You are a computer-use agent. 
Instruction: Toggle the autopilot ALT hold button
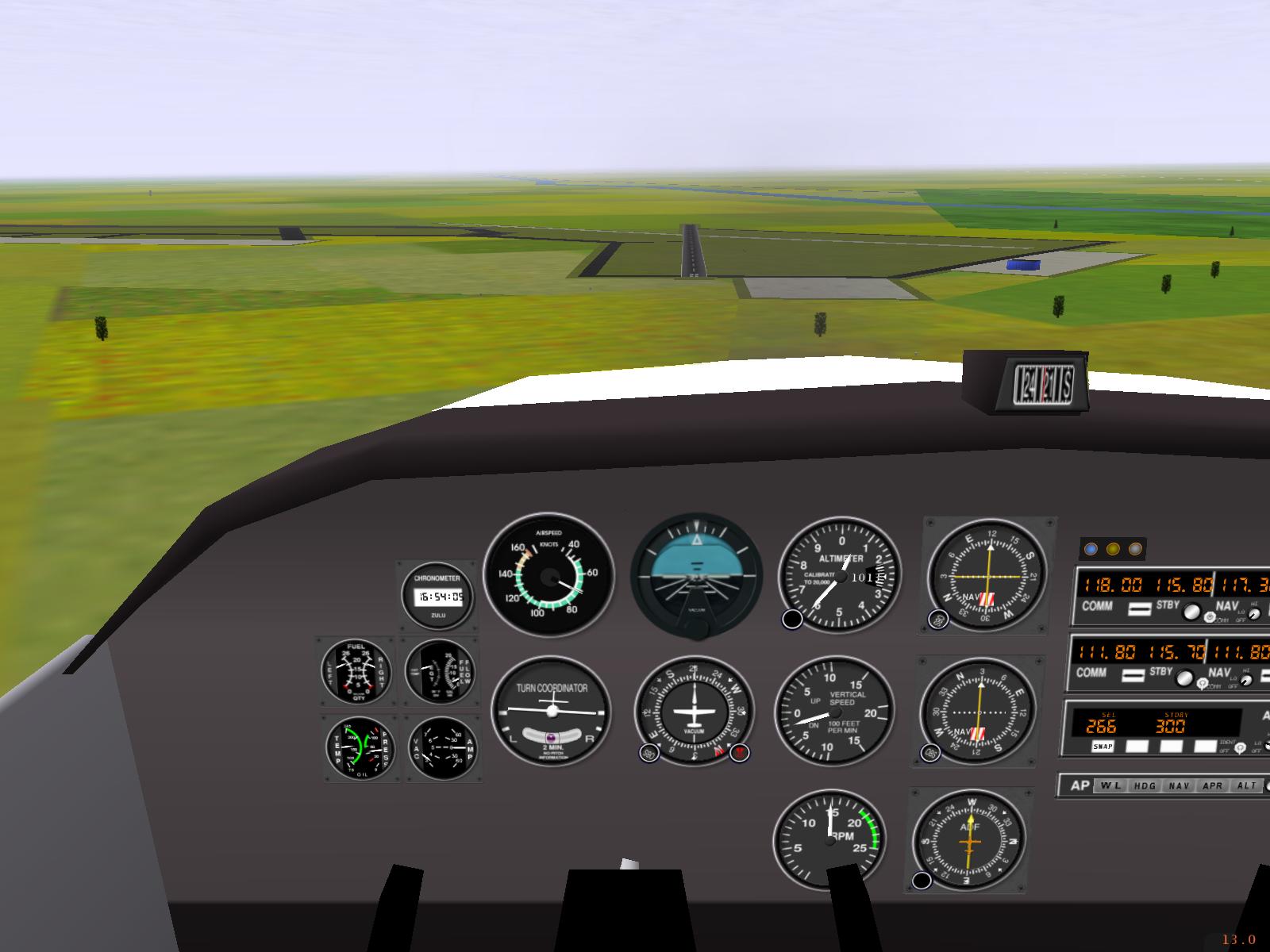1247,785
